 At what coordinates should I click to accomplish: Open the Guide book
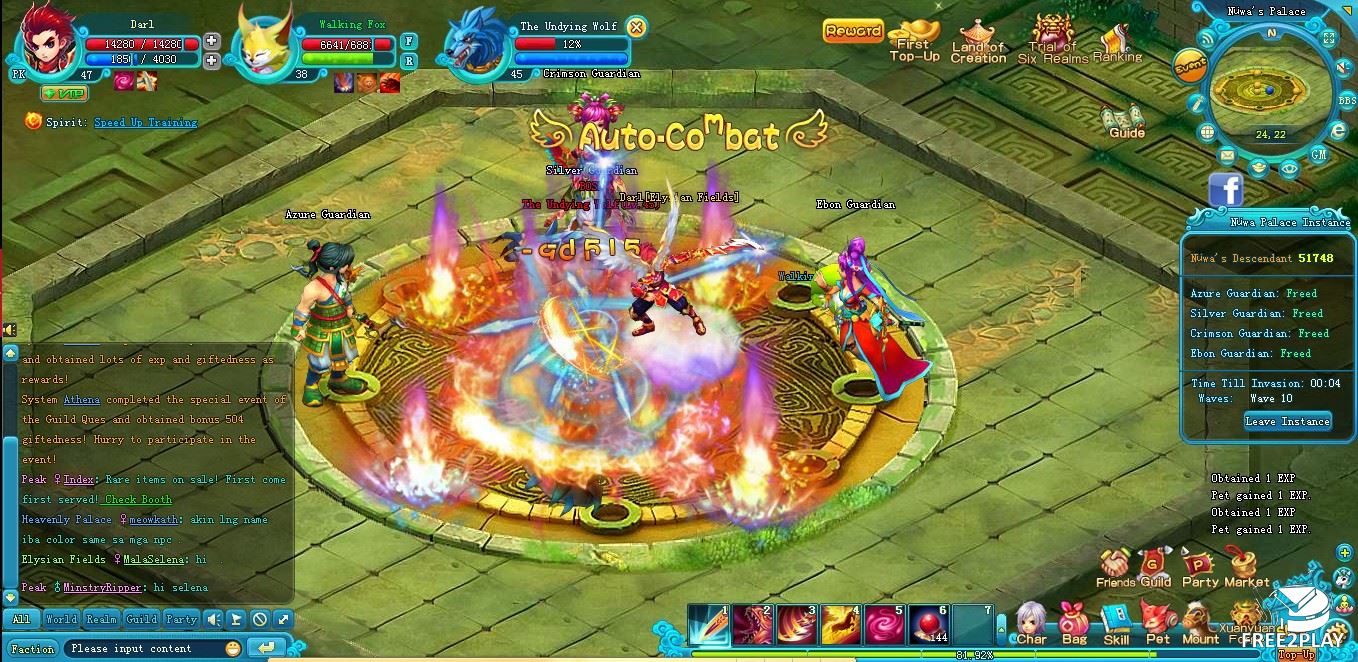point(1125,121)
